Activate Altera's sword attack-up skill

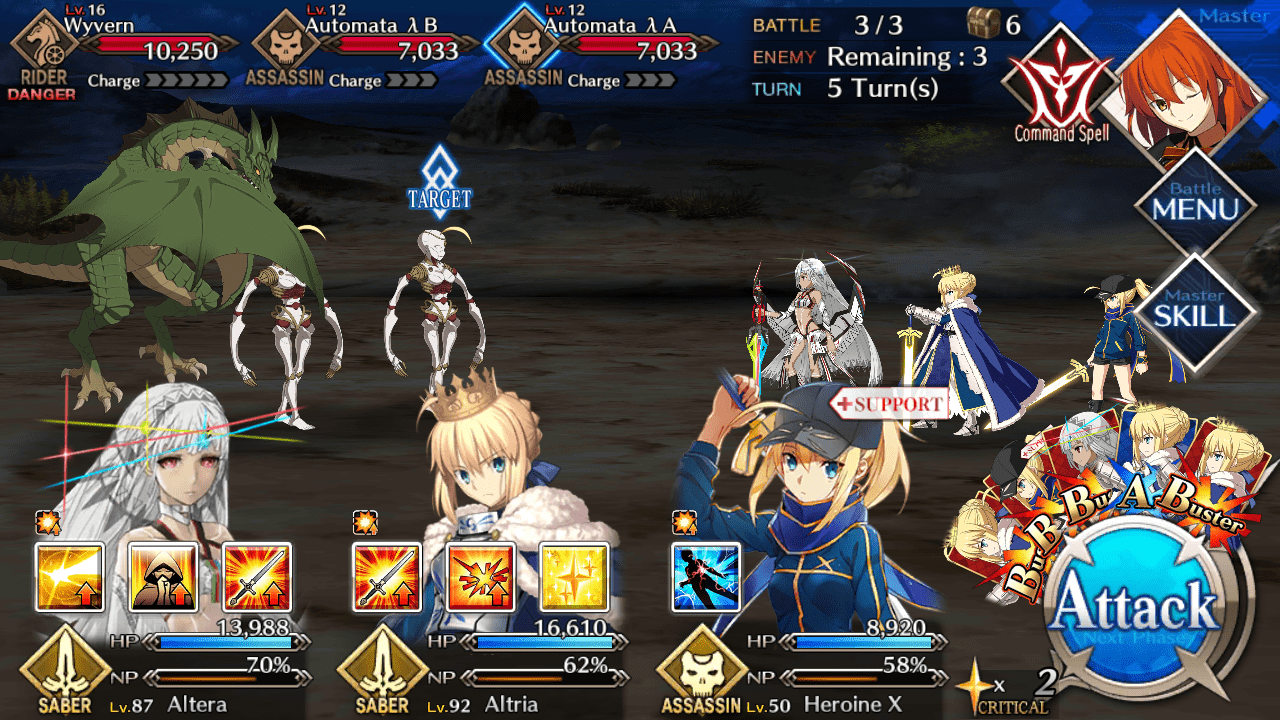point(257,577)
